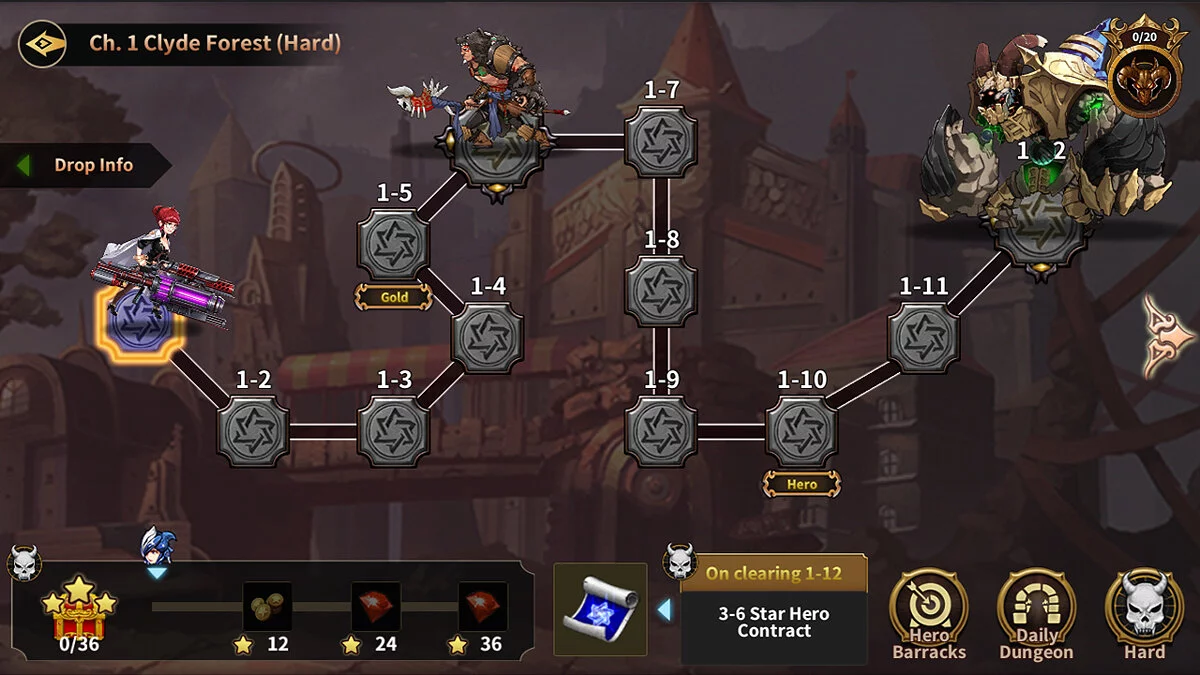Viewport: 1200px width, 675px height.
Task: Select stage 1-3 node
Action: [394, 431]
